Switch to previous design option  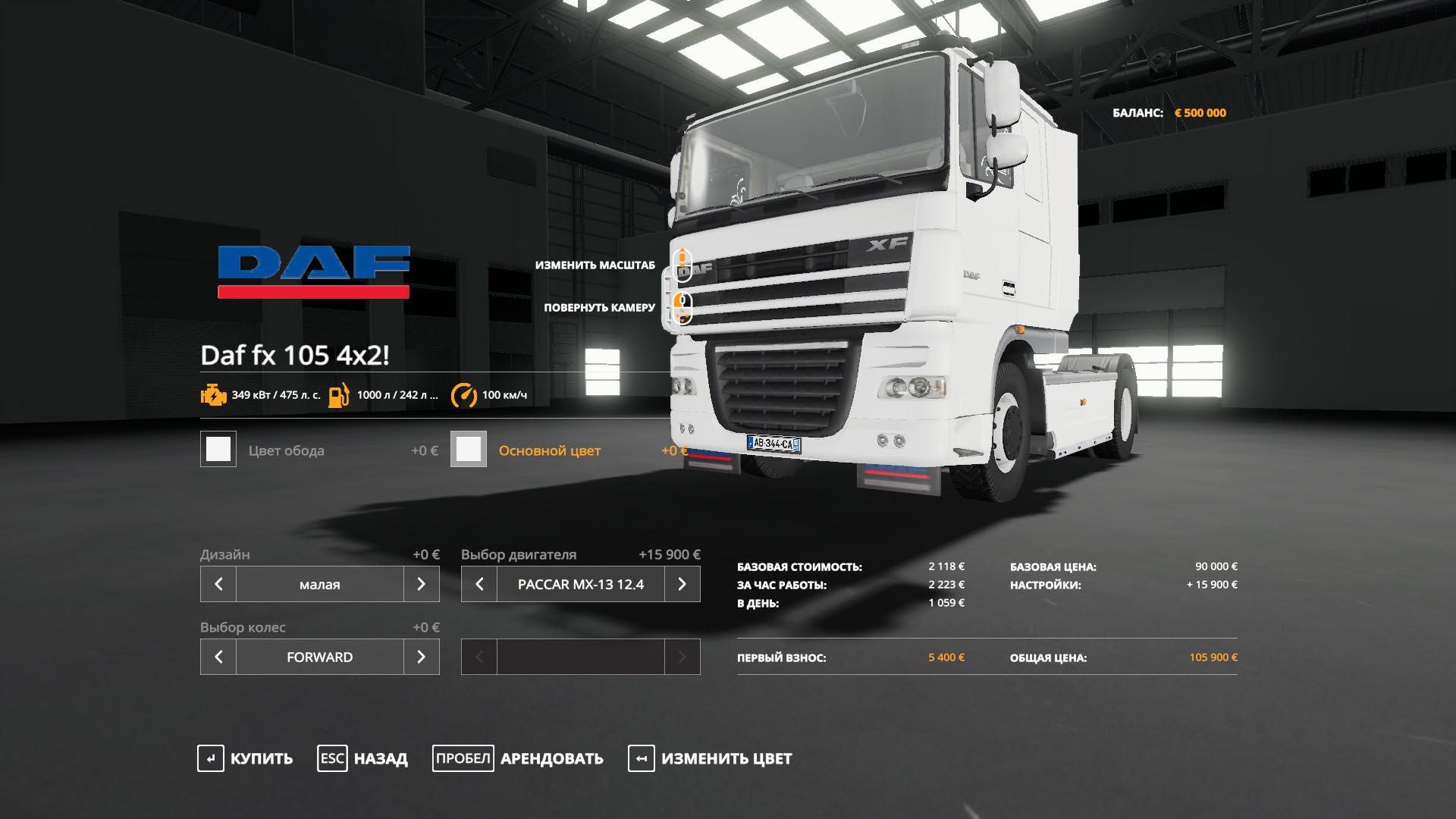pos(218,584)
